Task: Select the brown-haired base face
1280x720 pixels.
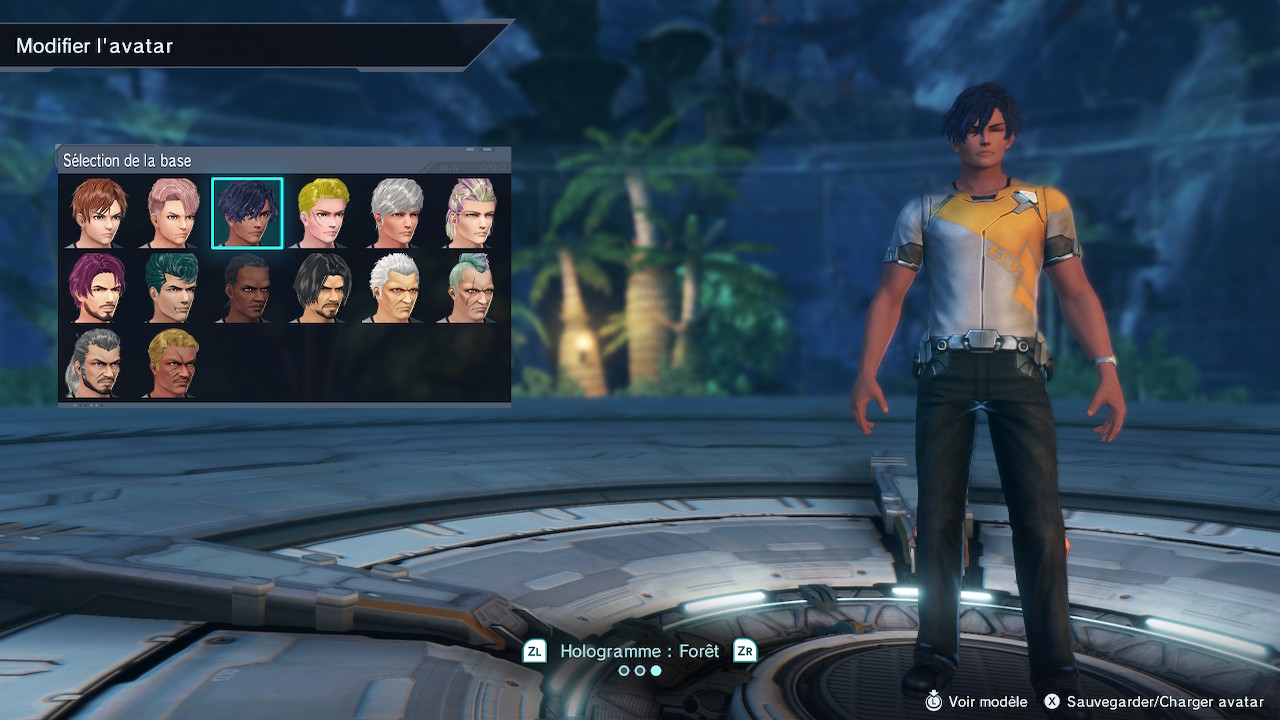Action: (x=97, y=213)
